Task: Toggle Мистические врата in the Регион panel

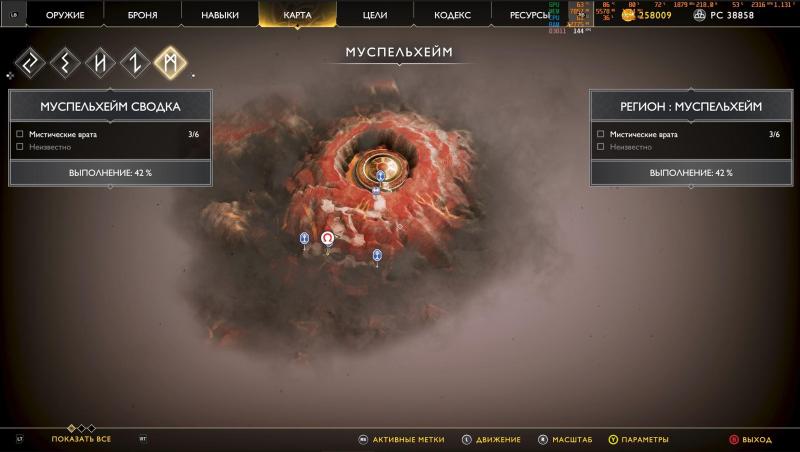Action: [600, 133]
